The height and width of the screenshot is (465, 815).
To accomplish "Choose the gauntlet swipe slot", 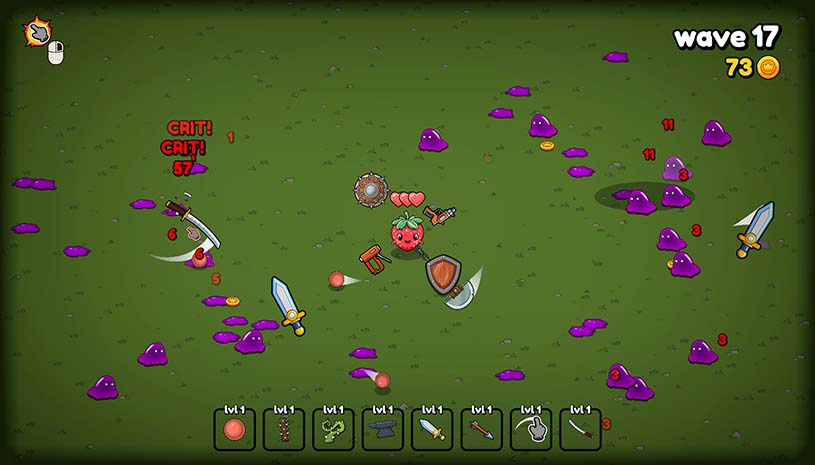I will pyautogui.click(x=531, y=429).
